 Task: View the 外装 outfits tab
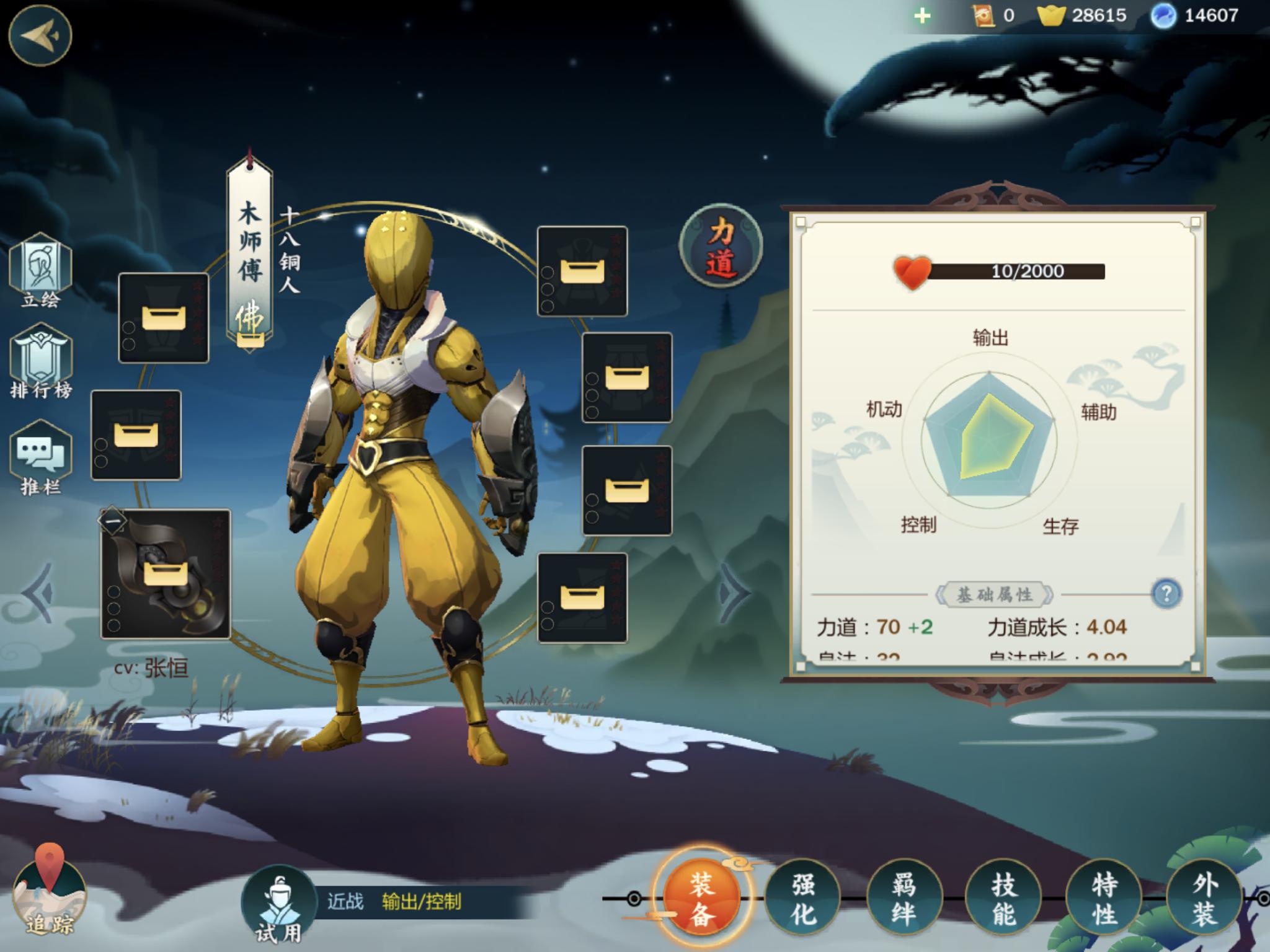click(x=1204, y=898)
